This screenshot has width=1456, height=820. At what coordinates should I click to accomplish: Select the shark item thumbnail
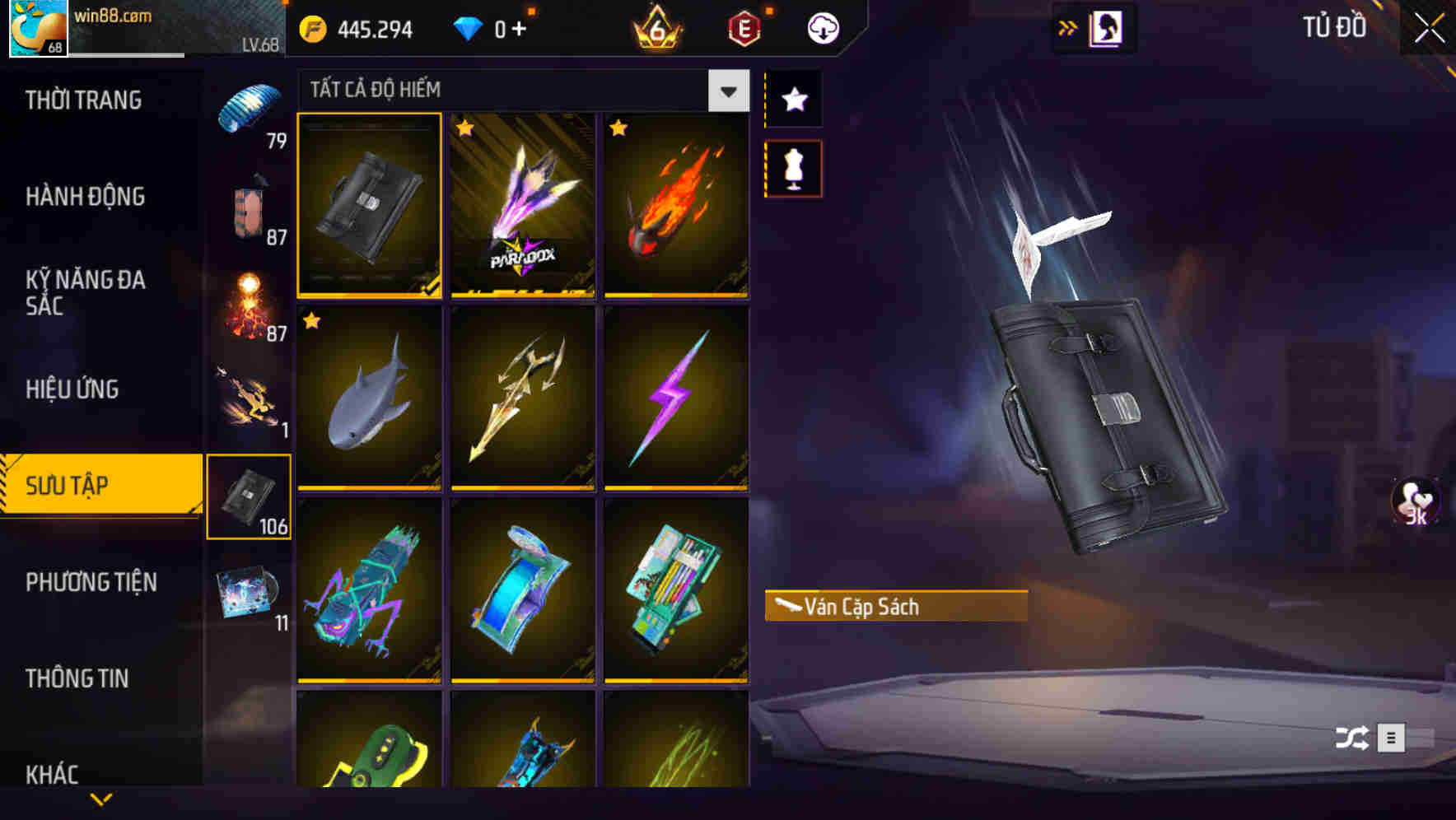click(369, 399)
